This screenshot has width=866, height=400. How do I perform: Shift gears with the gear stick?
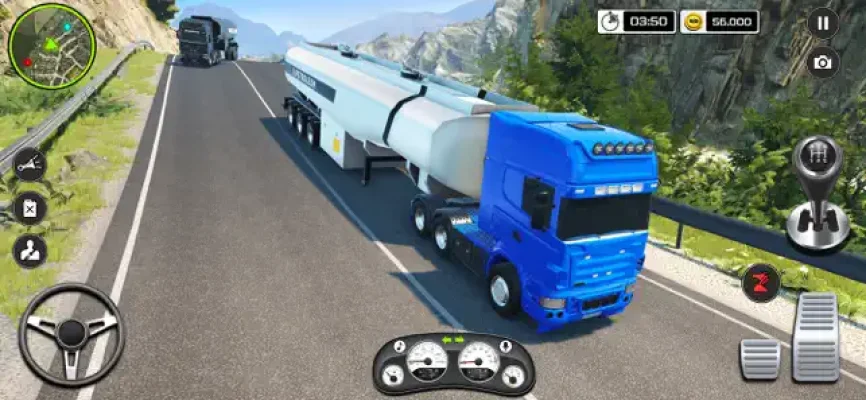tap(817, 195)
